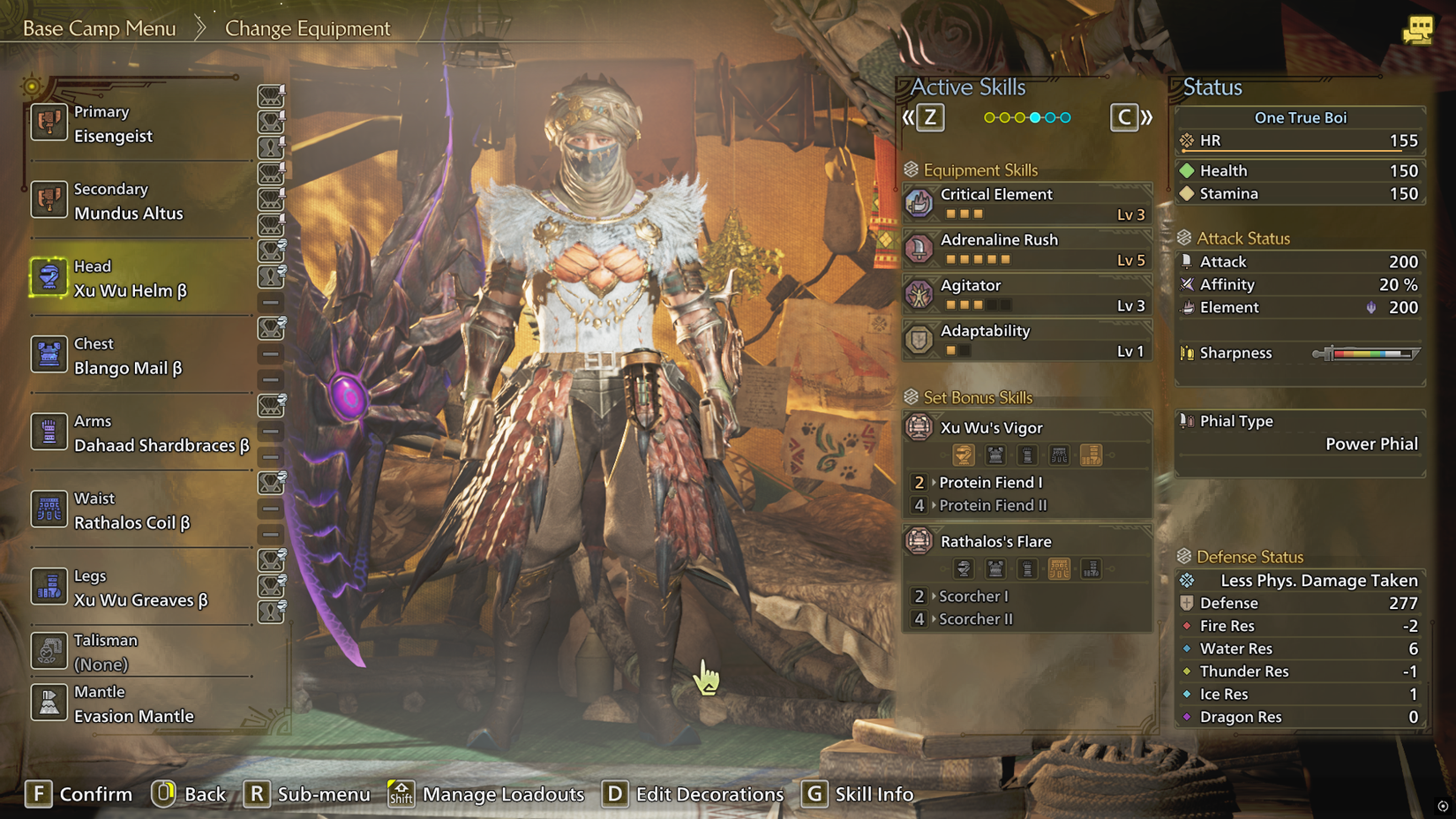Select the fourth page dot in Active Skills

pyautogui.click(x=1034, y=116)
